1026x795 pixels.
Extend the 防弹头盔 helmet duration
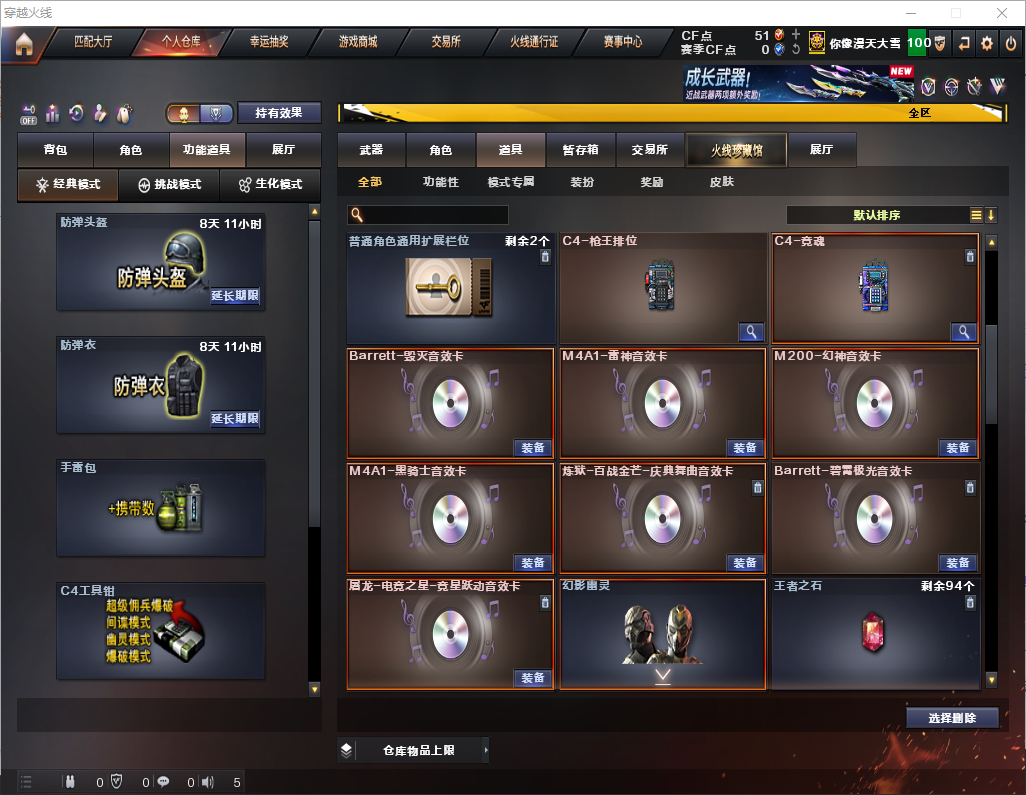(235, 296)
